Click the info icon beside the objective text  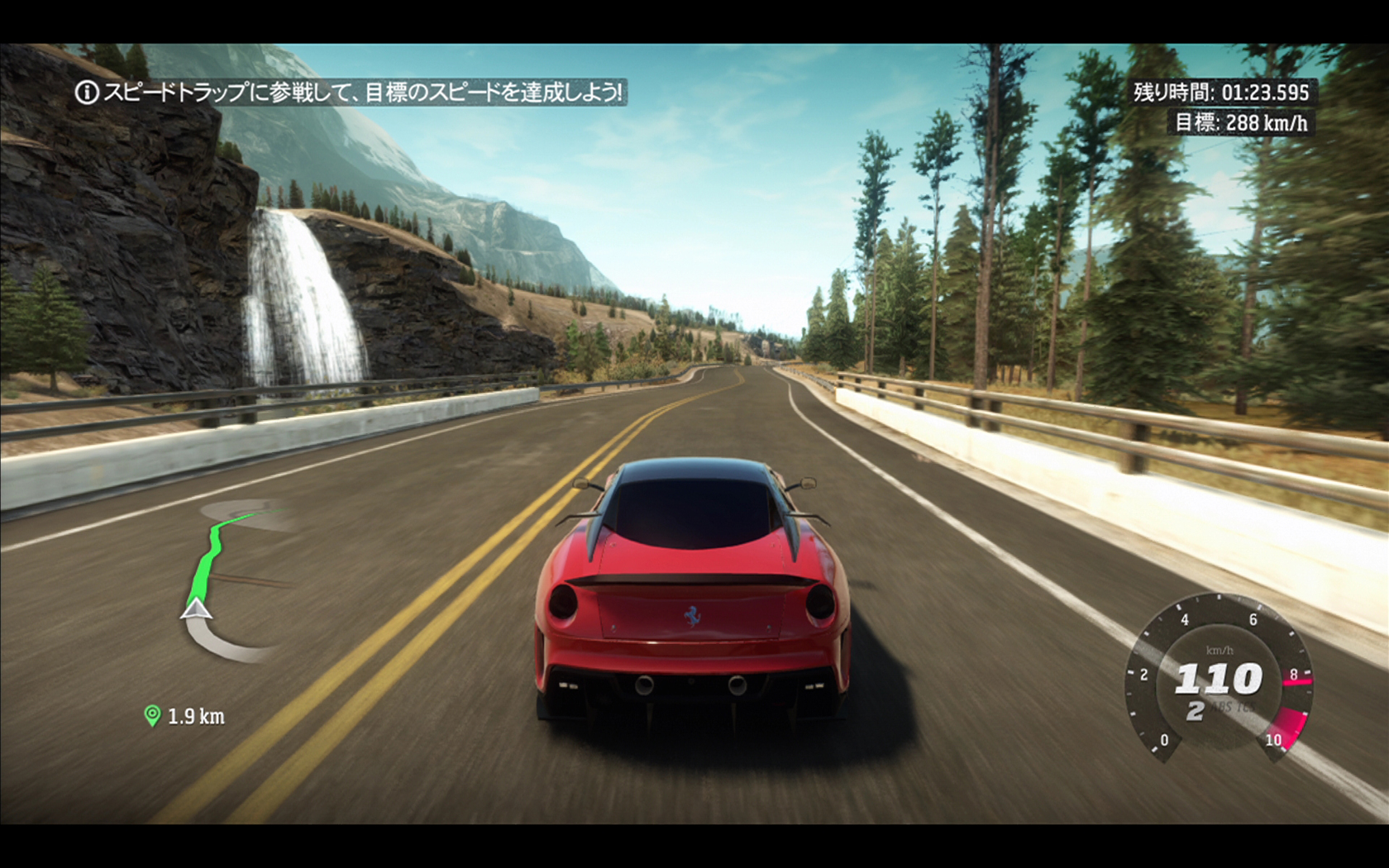(x=87, y=92)
